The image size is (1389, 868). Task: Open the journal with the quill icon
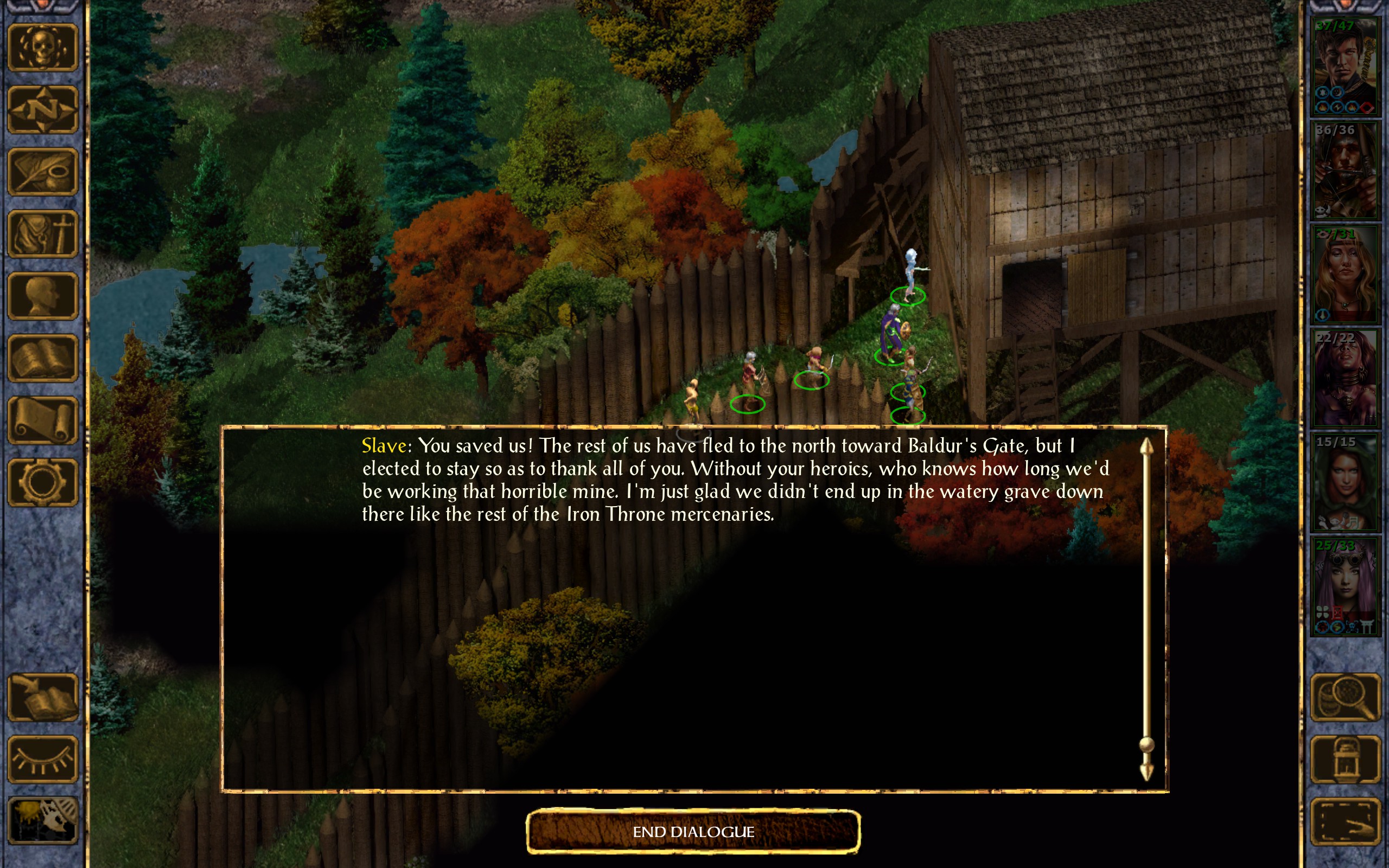pos(42,171)
